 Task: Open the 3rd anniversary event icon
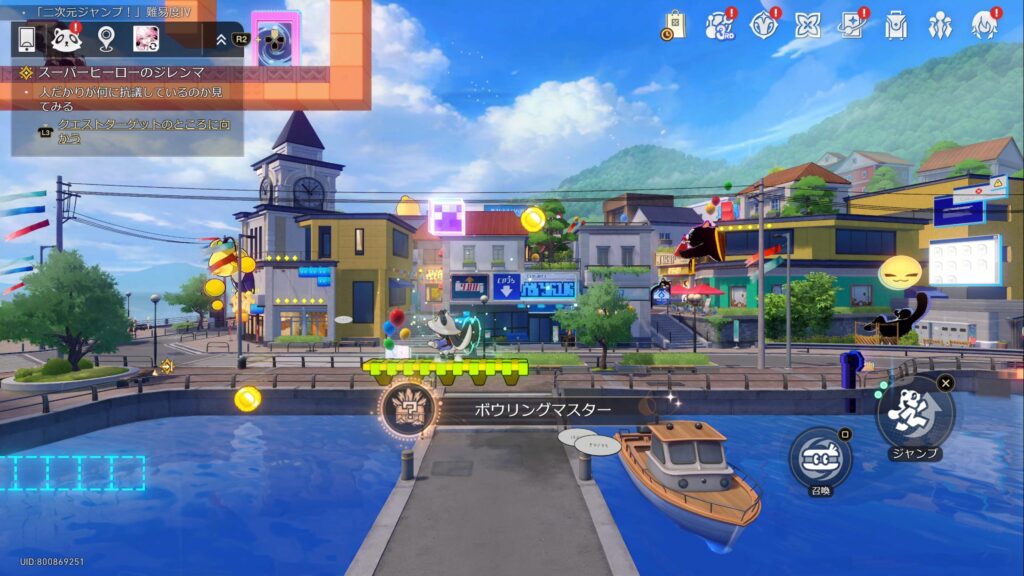(719, 25)
